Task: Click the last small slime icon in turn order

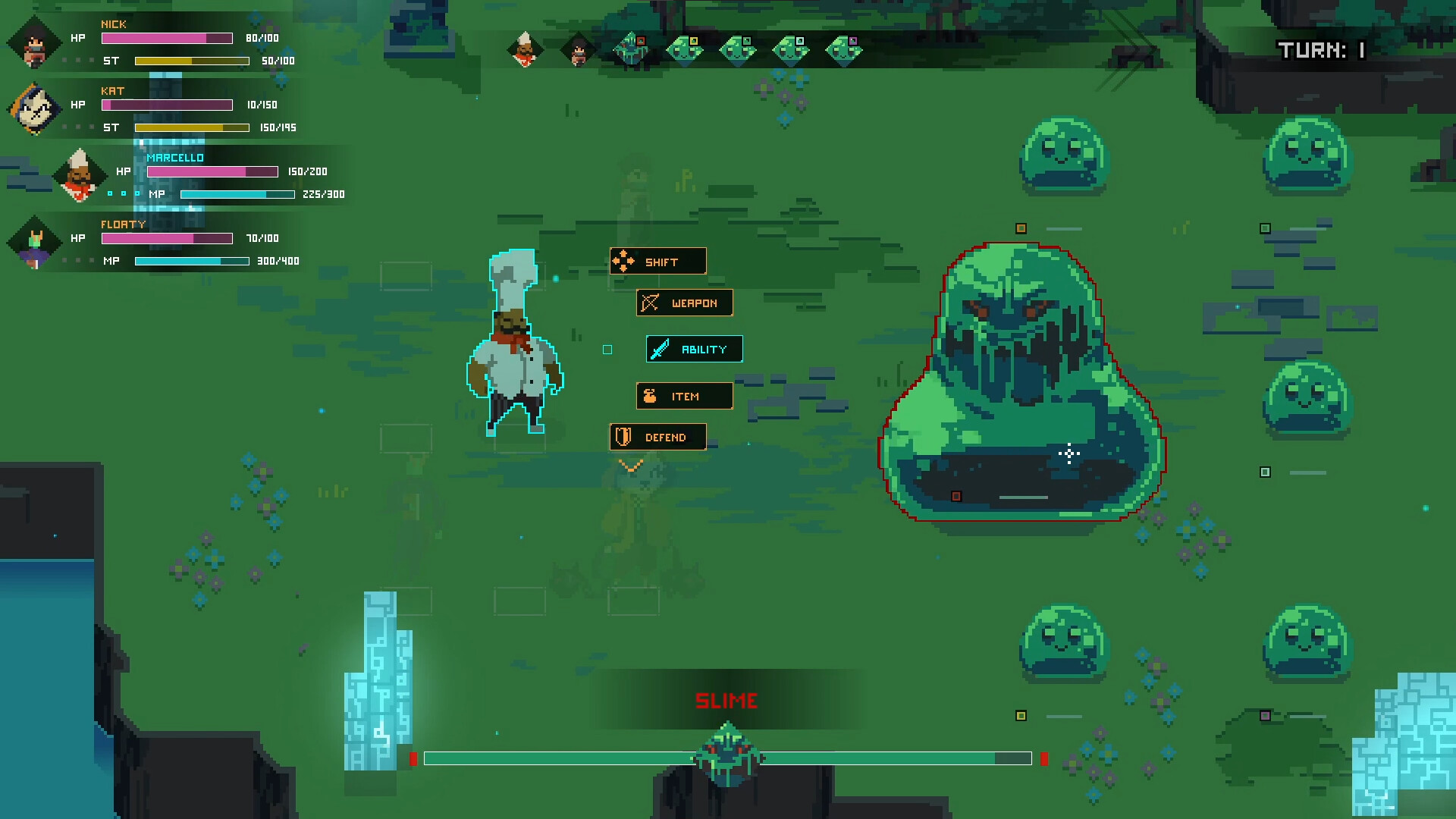Action: (x=843, y=49)
